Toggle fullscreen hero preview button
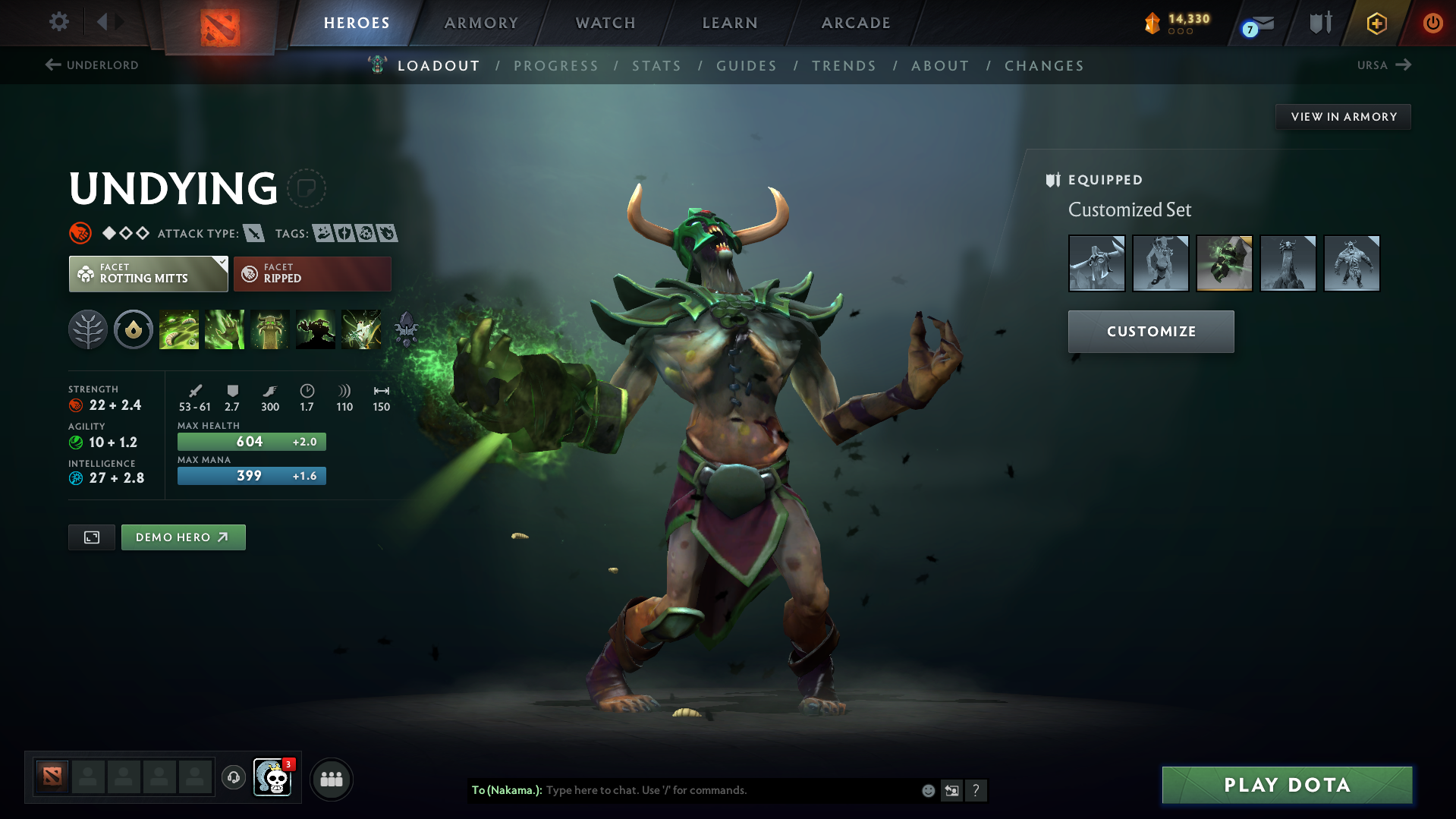The height and width of the screenshot is (819, 1456). 91,537
